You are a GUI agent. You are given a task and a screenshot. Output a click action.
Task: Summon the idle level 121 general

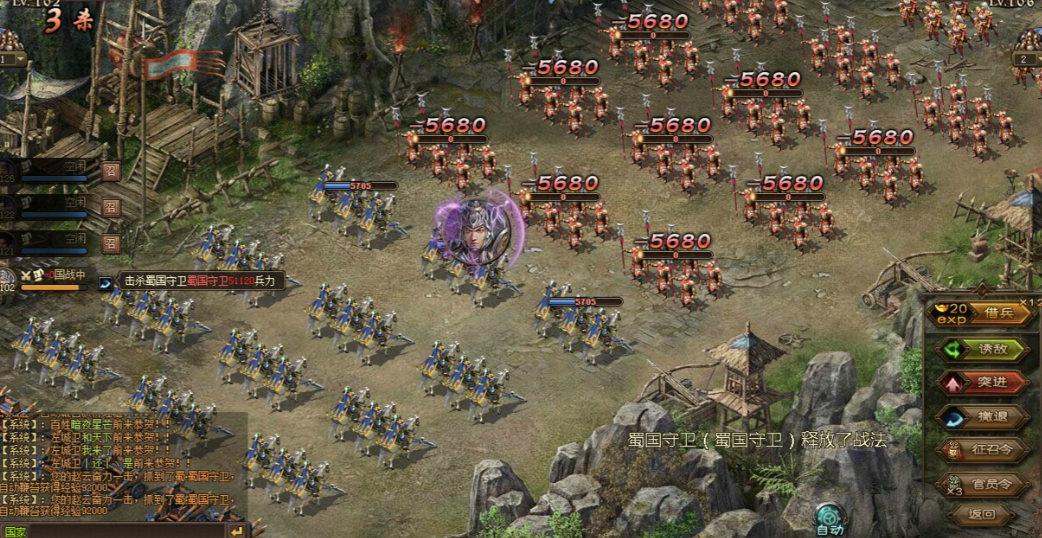pos(111,242)
